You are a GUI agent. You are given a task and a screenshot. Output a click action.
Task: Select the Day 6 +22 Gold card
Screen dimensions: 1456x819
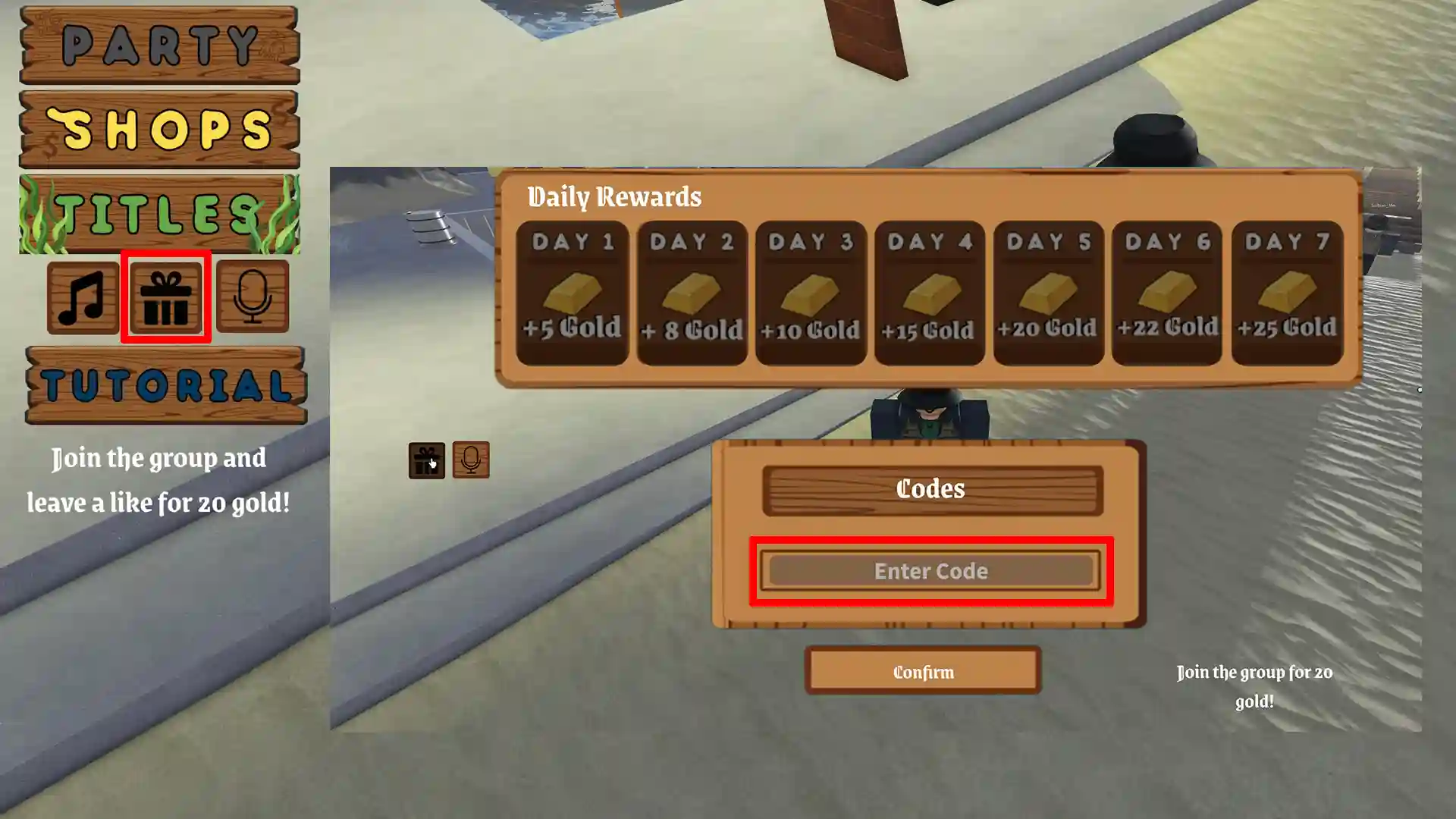(1167, 293)
